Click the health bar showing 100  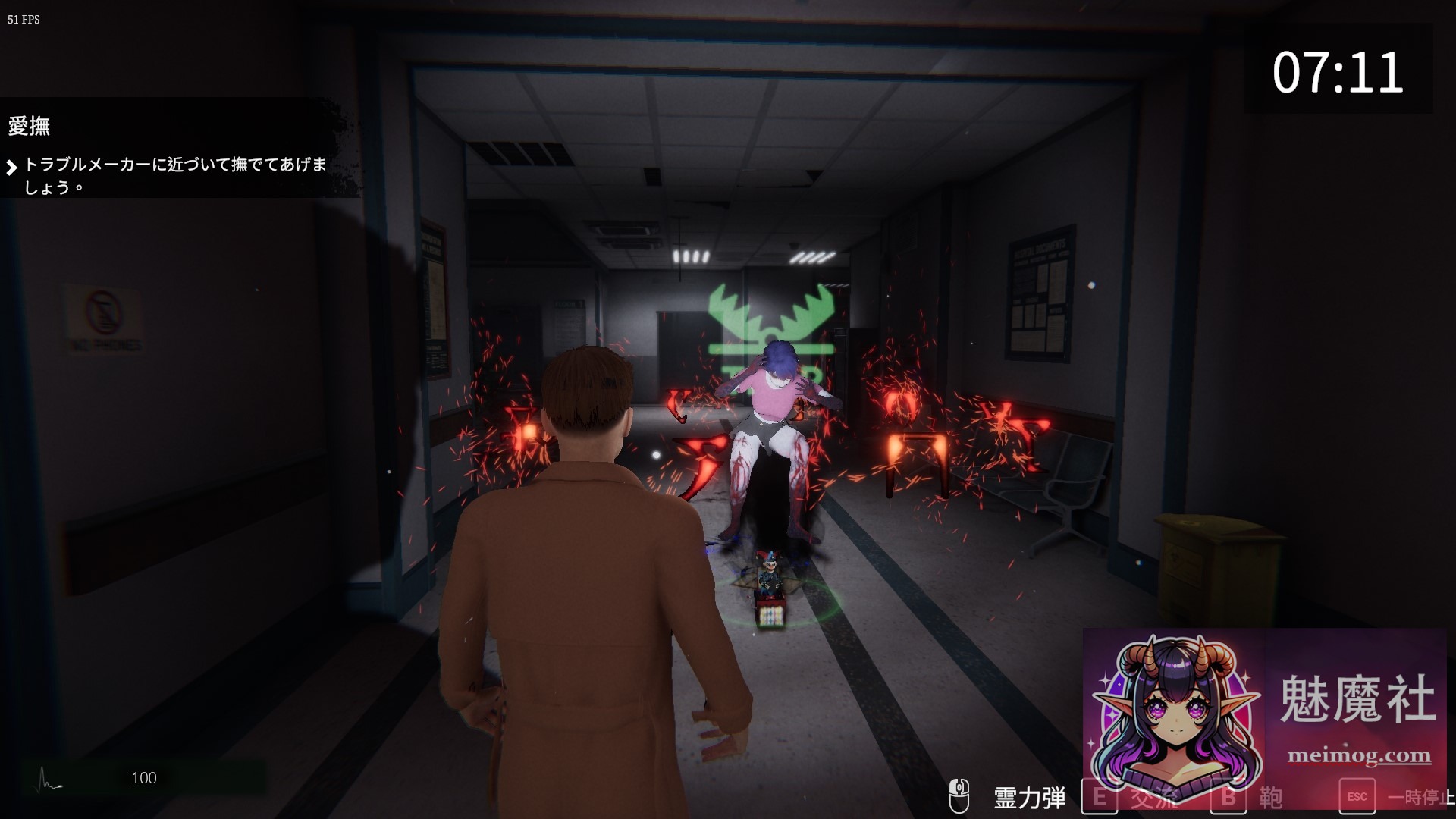[x=144, y=778]
